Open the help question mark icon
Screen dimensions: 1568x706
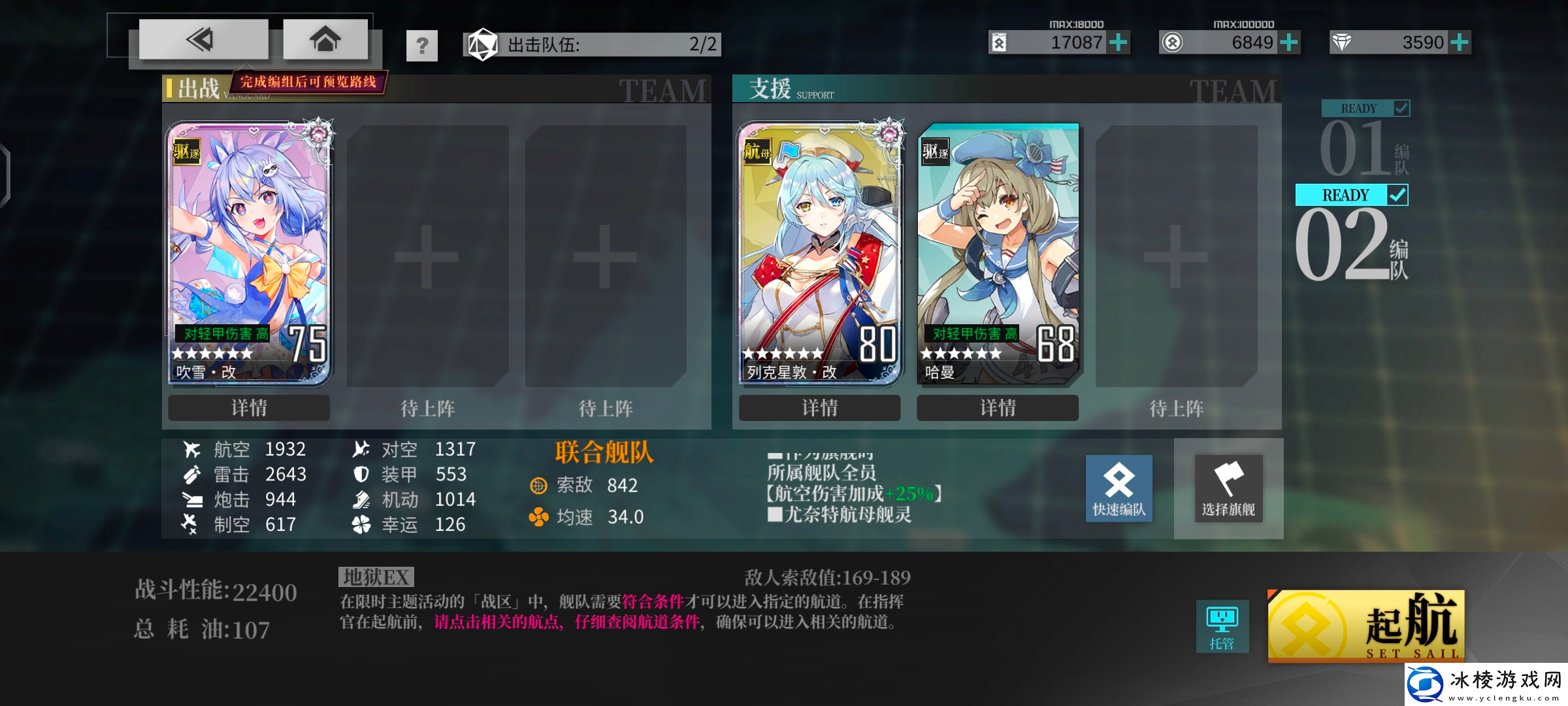click(422, 44)
